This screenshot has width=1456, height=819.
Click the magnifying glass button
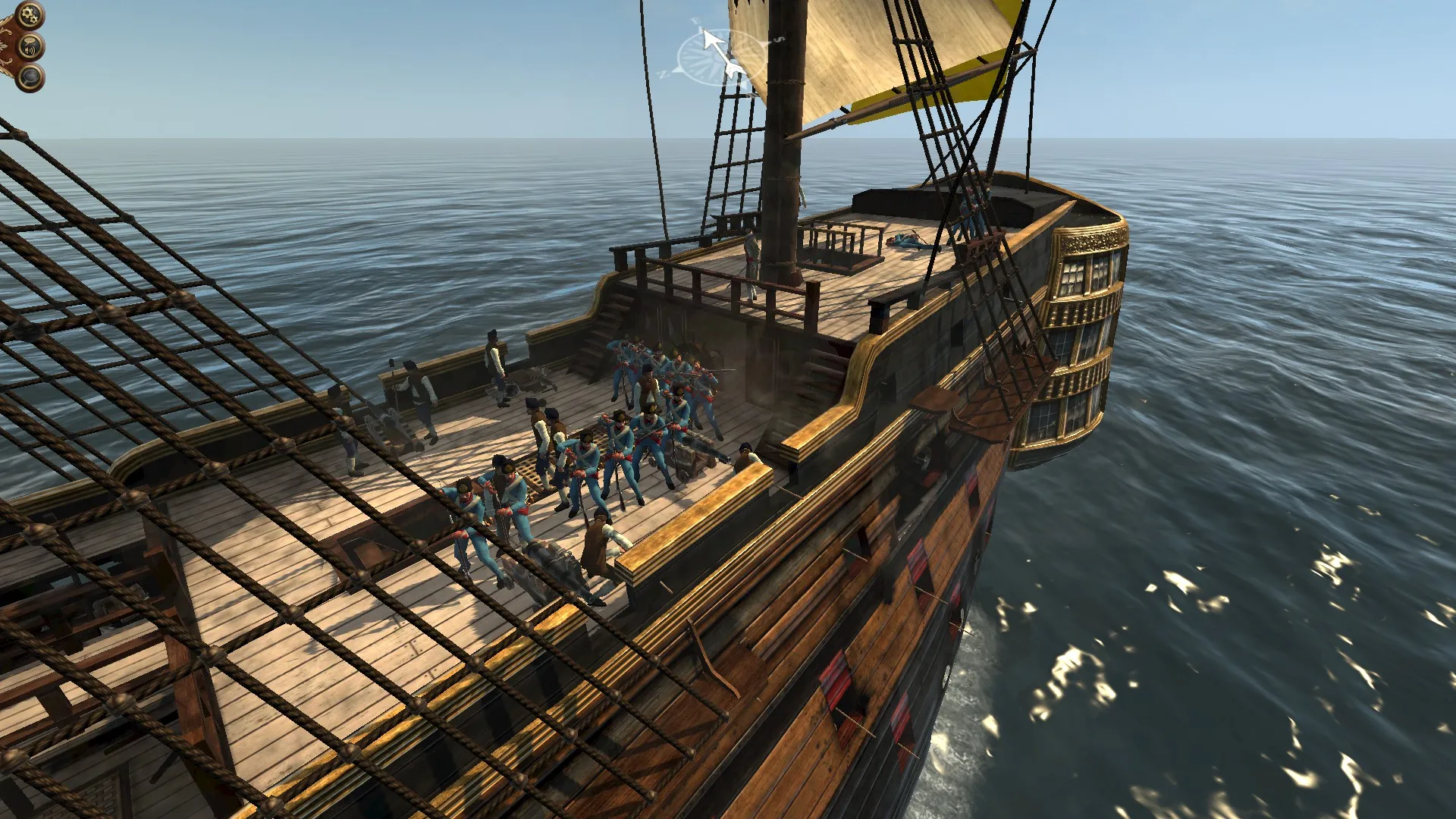(30, 77)
